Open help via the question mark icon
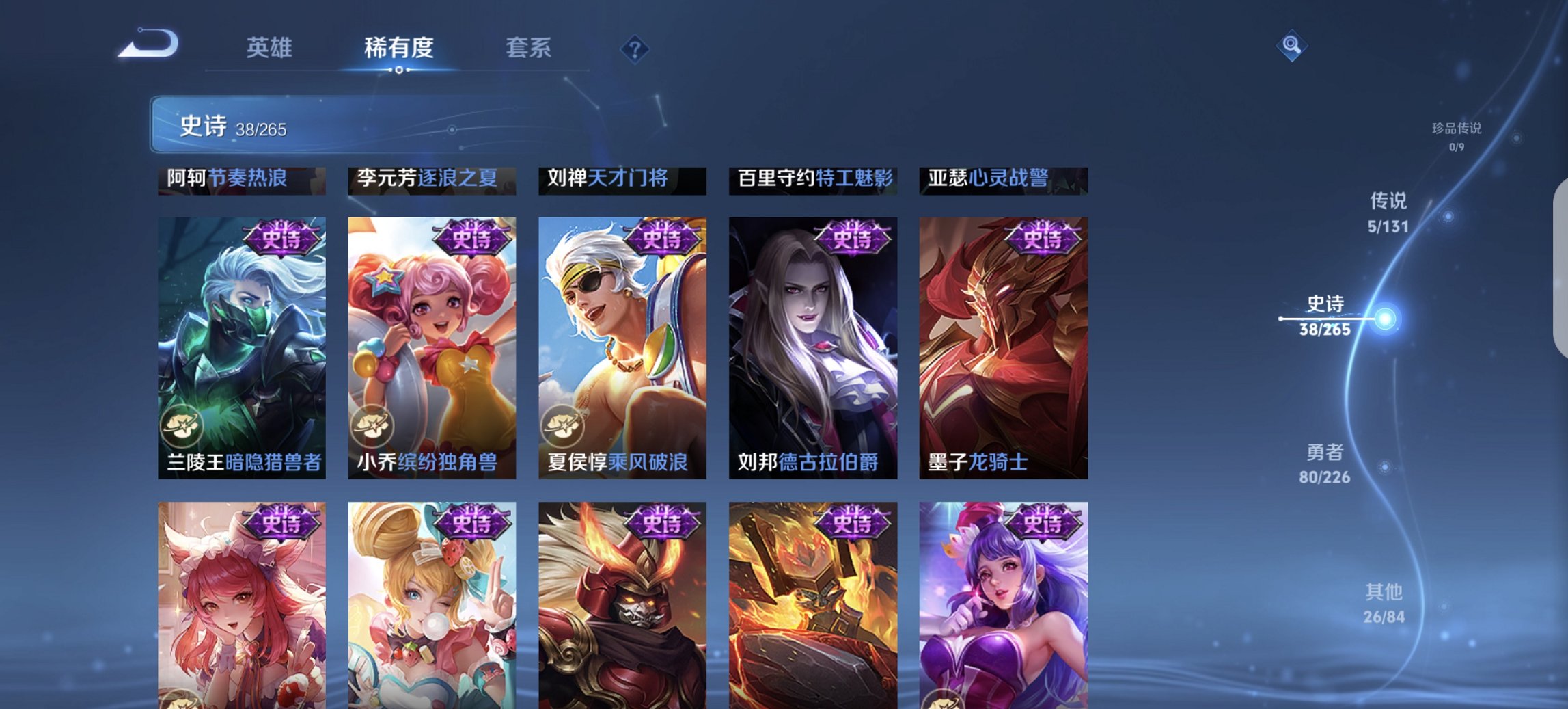The image size is (1568, 709). tap(633, 48)
